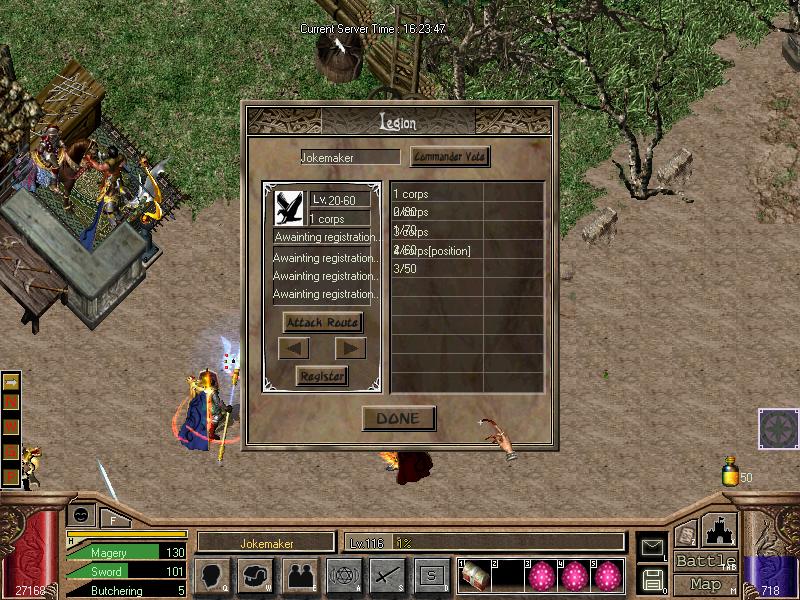The image size is (800, 600).
Task: Open the head profile character icon
Action: coord(212,576)
